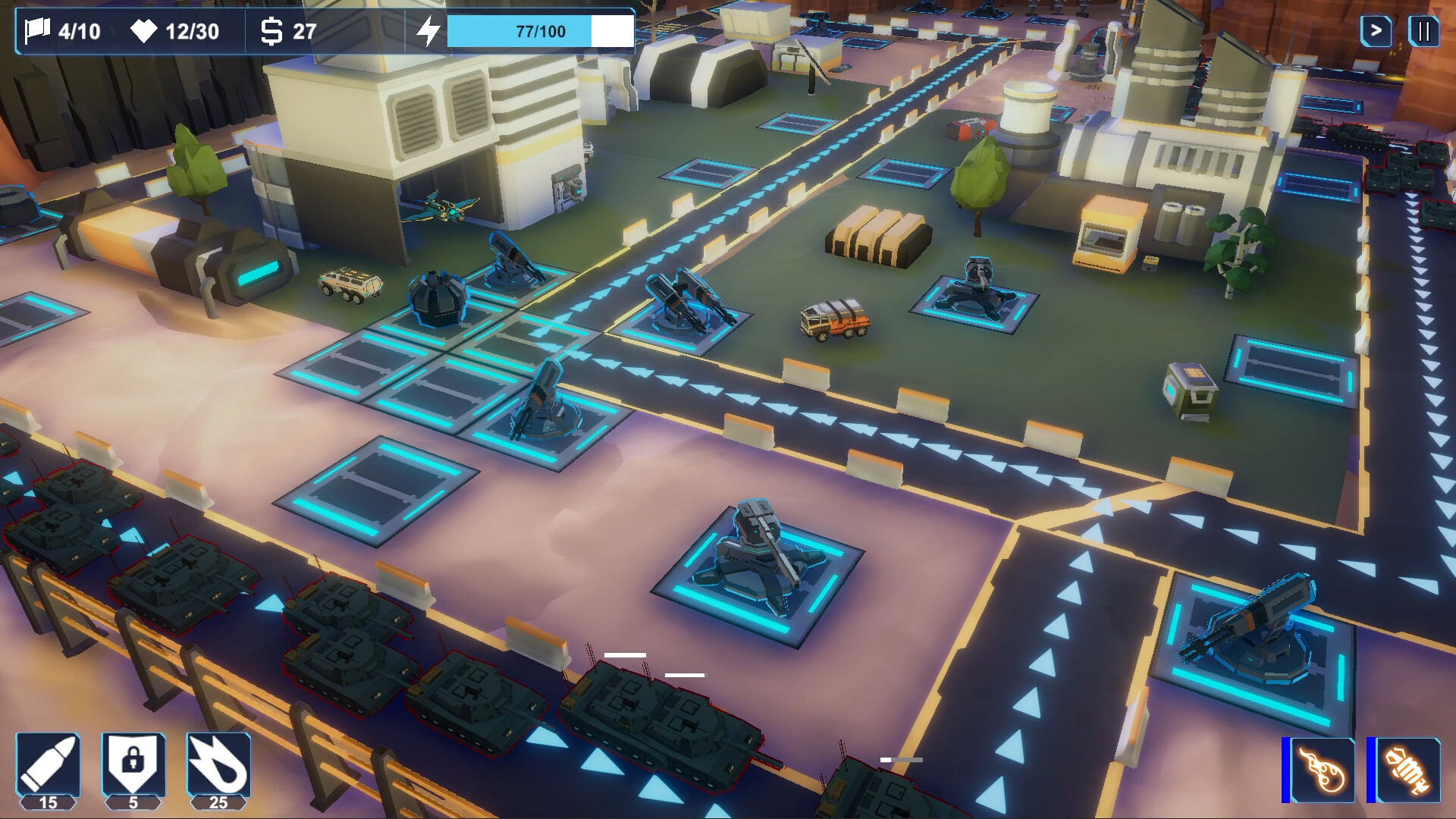
Task: Activate the glowing missile barrage ability
Action: 1408,770
